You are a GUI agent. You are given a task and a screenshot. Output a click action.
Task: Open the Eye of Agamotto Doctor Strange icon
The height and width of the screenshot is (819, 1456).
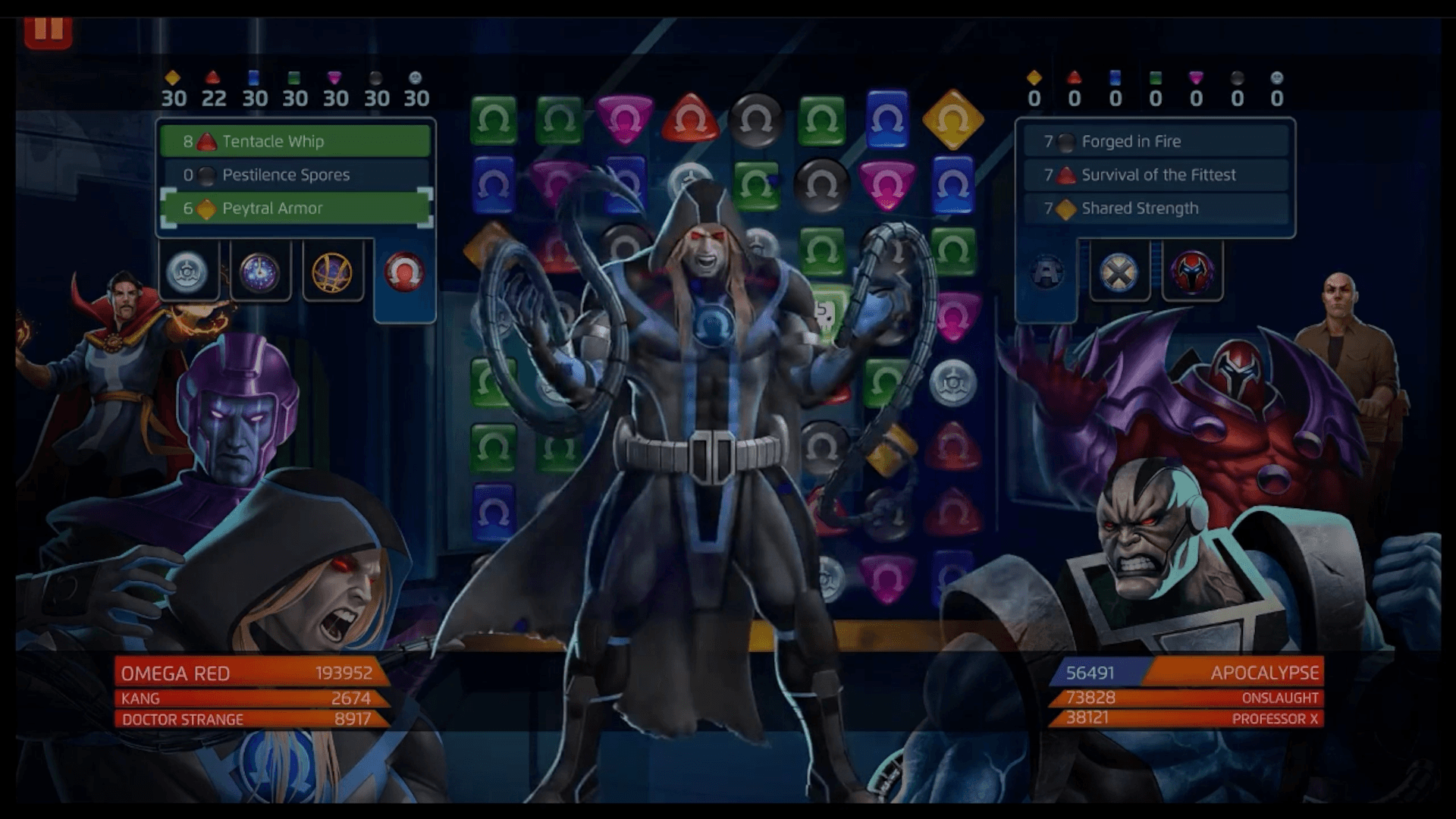tap(334, 273)
